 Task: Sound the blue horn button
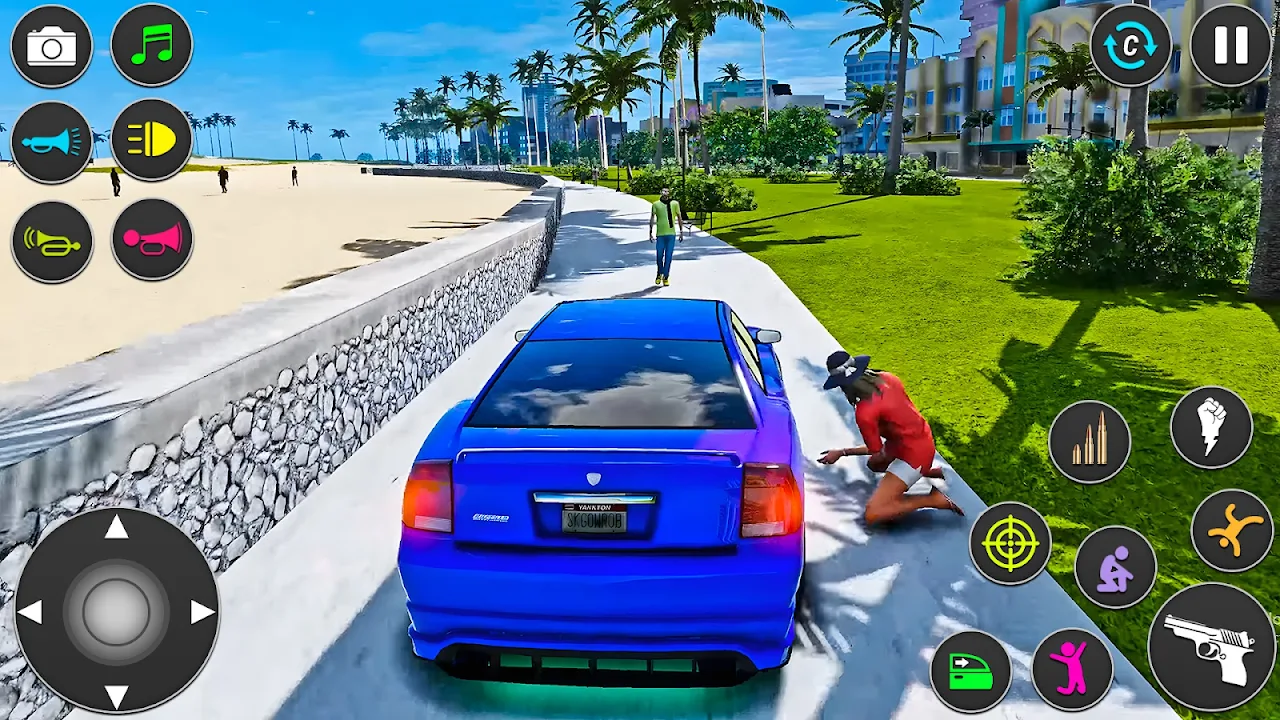click(x=51, y=142)
